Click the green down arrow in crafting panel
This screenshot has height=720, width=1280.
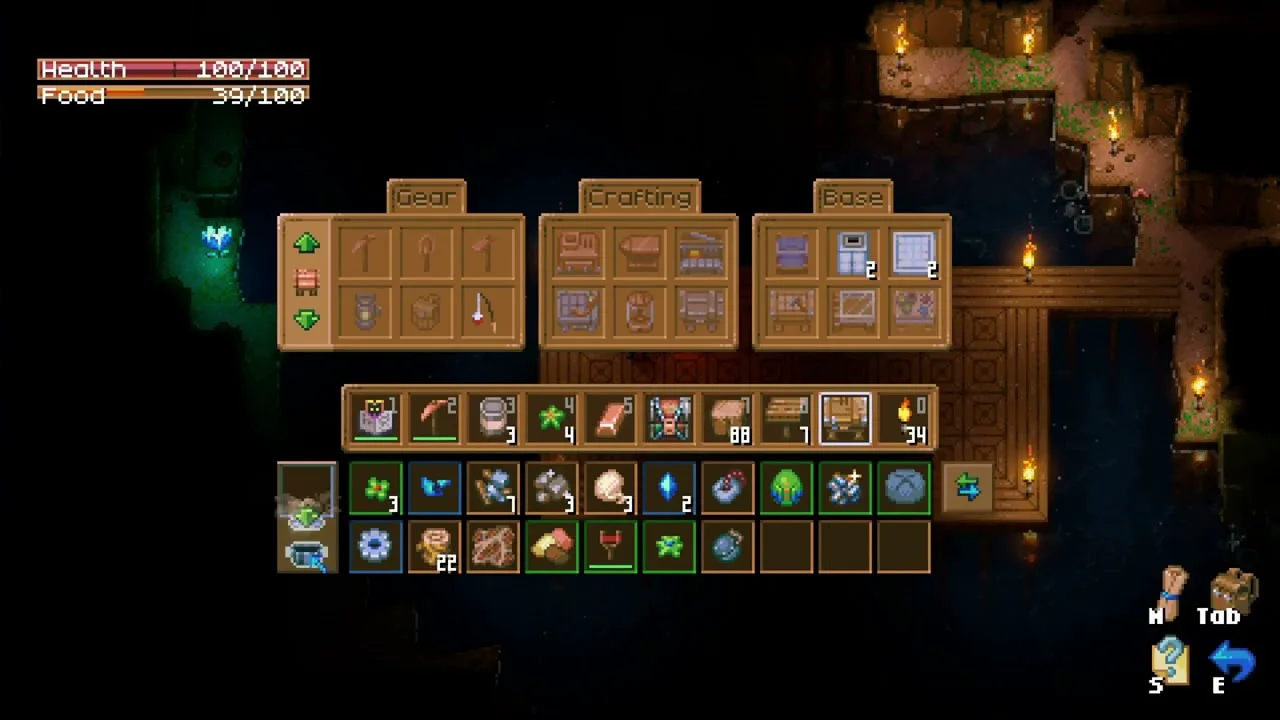(x=307, y=320)
